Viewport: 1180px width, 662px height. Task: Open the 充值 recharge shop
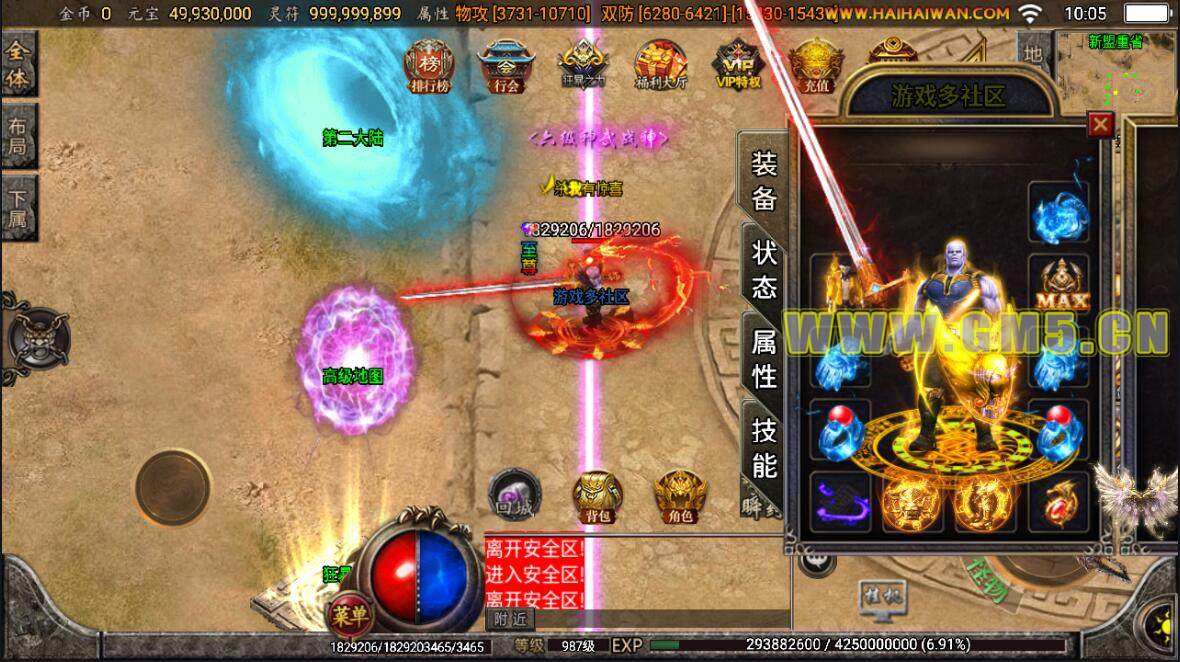(x=815, y=66)
